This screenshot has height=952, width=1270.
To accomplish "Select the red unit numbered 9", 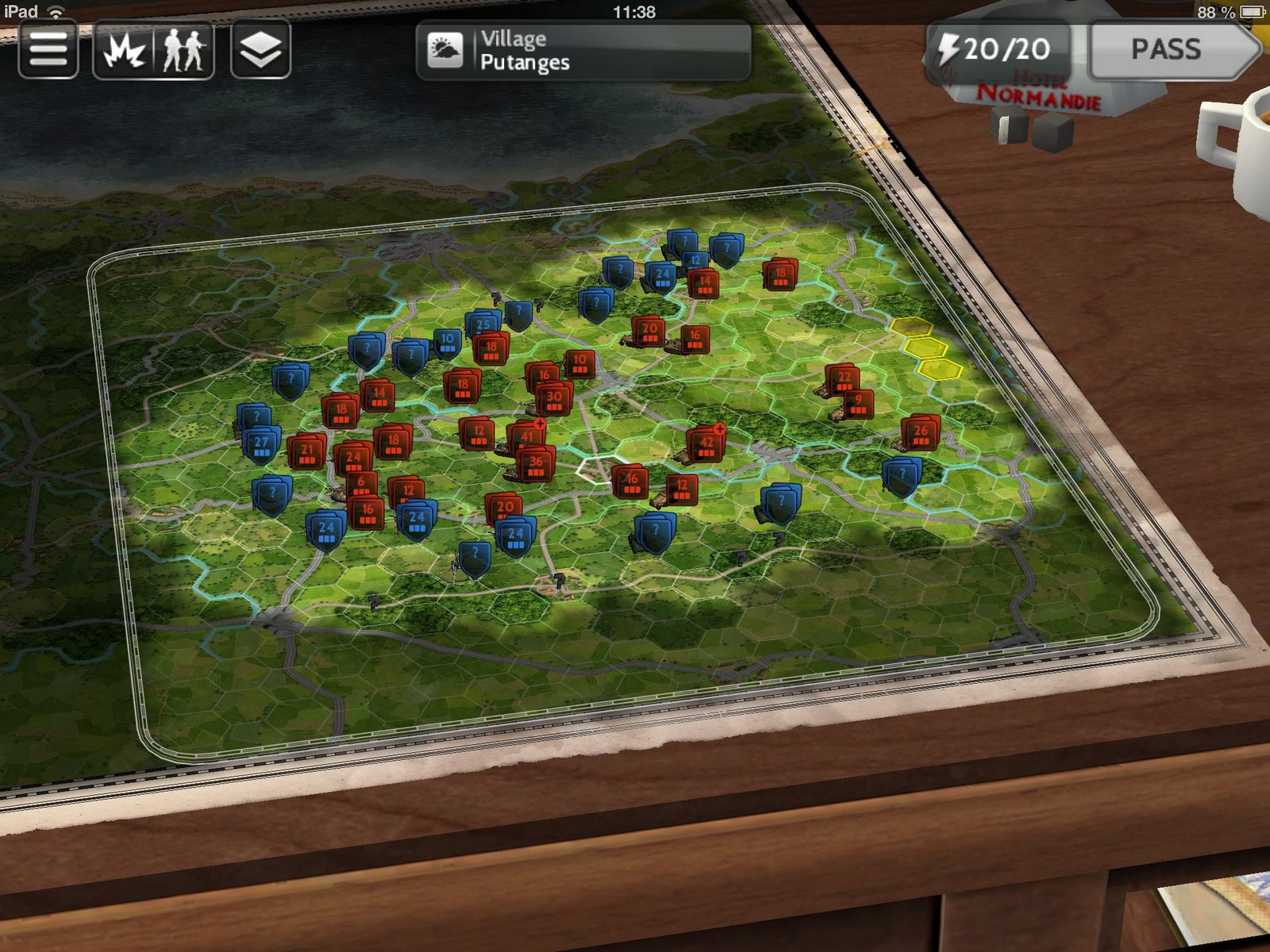I will click(858, 403).
